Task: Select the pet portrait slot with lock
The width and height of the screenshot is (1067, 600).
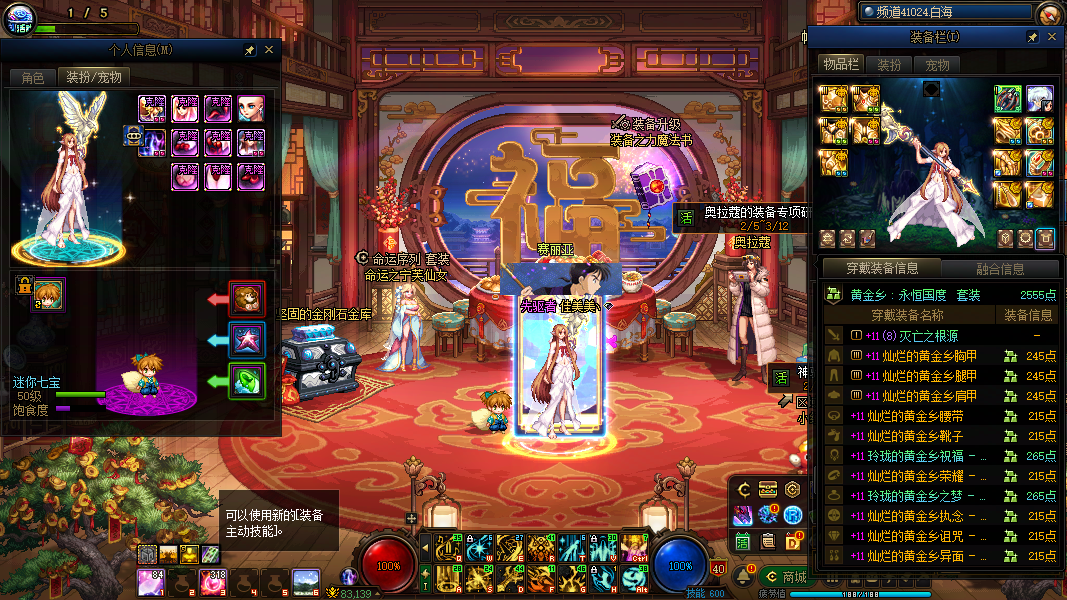Action: click(x=48, y=294)
